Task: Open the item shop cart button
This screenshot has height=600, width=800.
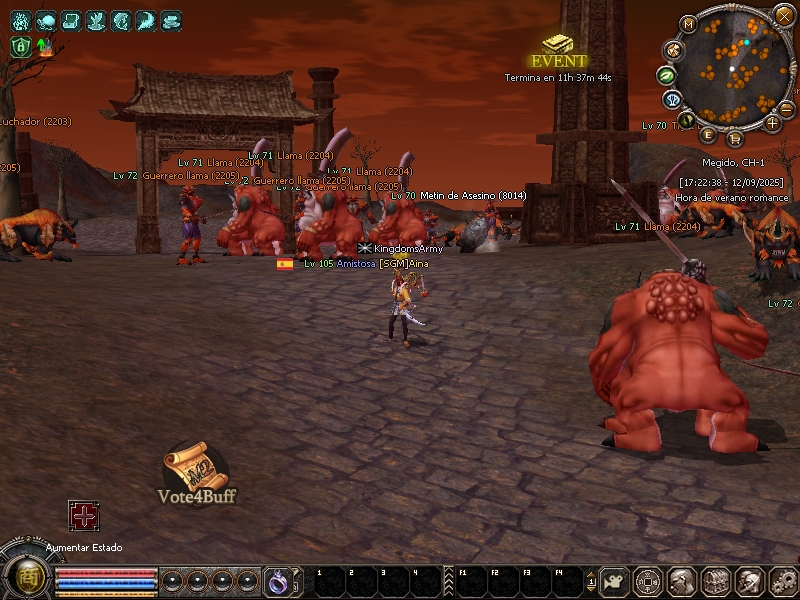Action: (735, 137)
